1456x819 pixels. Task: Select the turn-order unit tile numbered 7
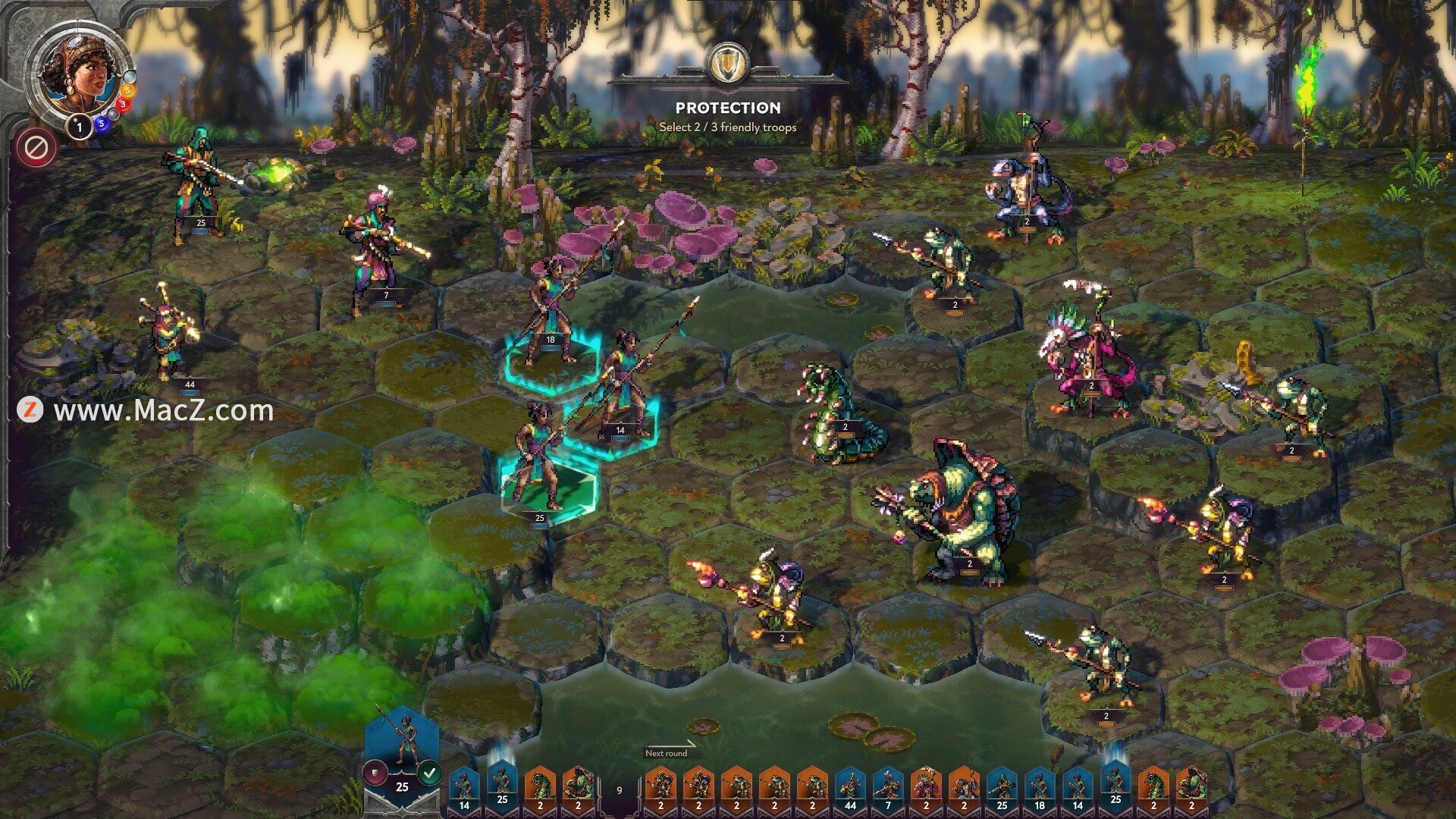pos(888,789)
